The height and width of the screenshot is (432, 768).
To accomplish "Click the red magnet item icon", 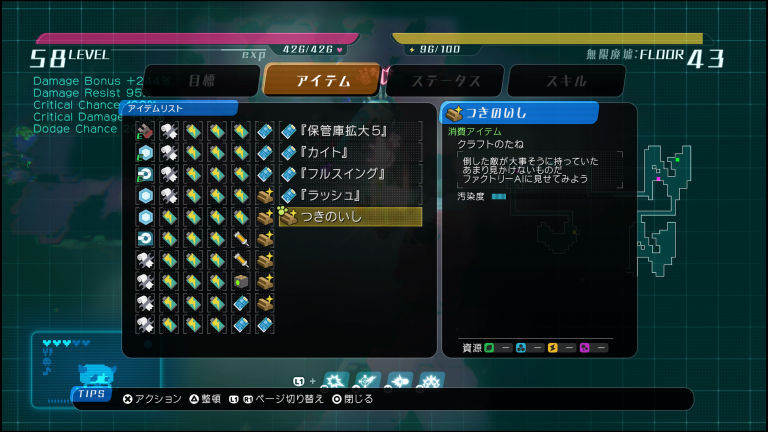I will (x=145, y=131).
